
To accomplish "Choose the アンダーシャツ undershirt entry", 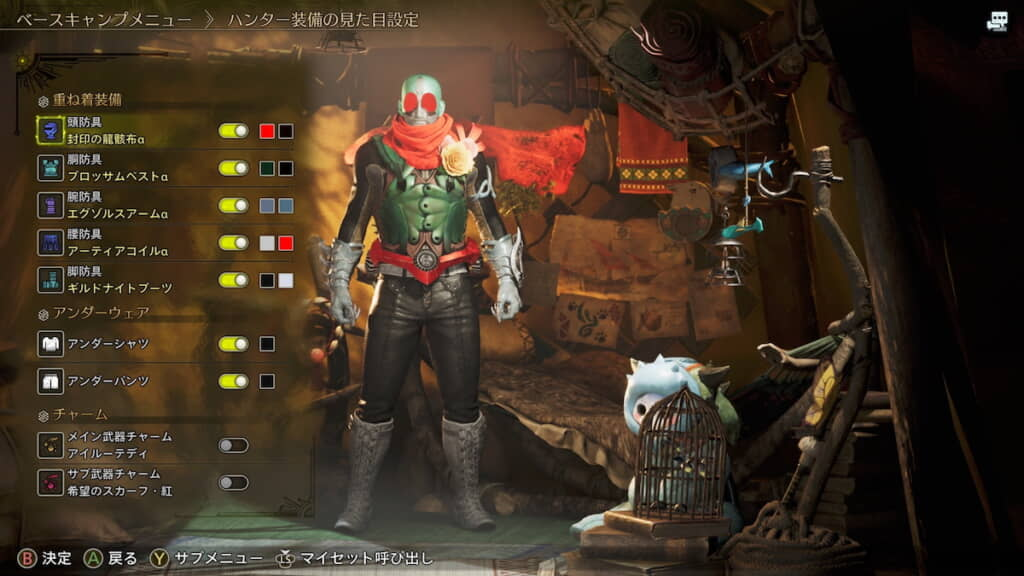I will tap(110, 344).
